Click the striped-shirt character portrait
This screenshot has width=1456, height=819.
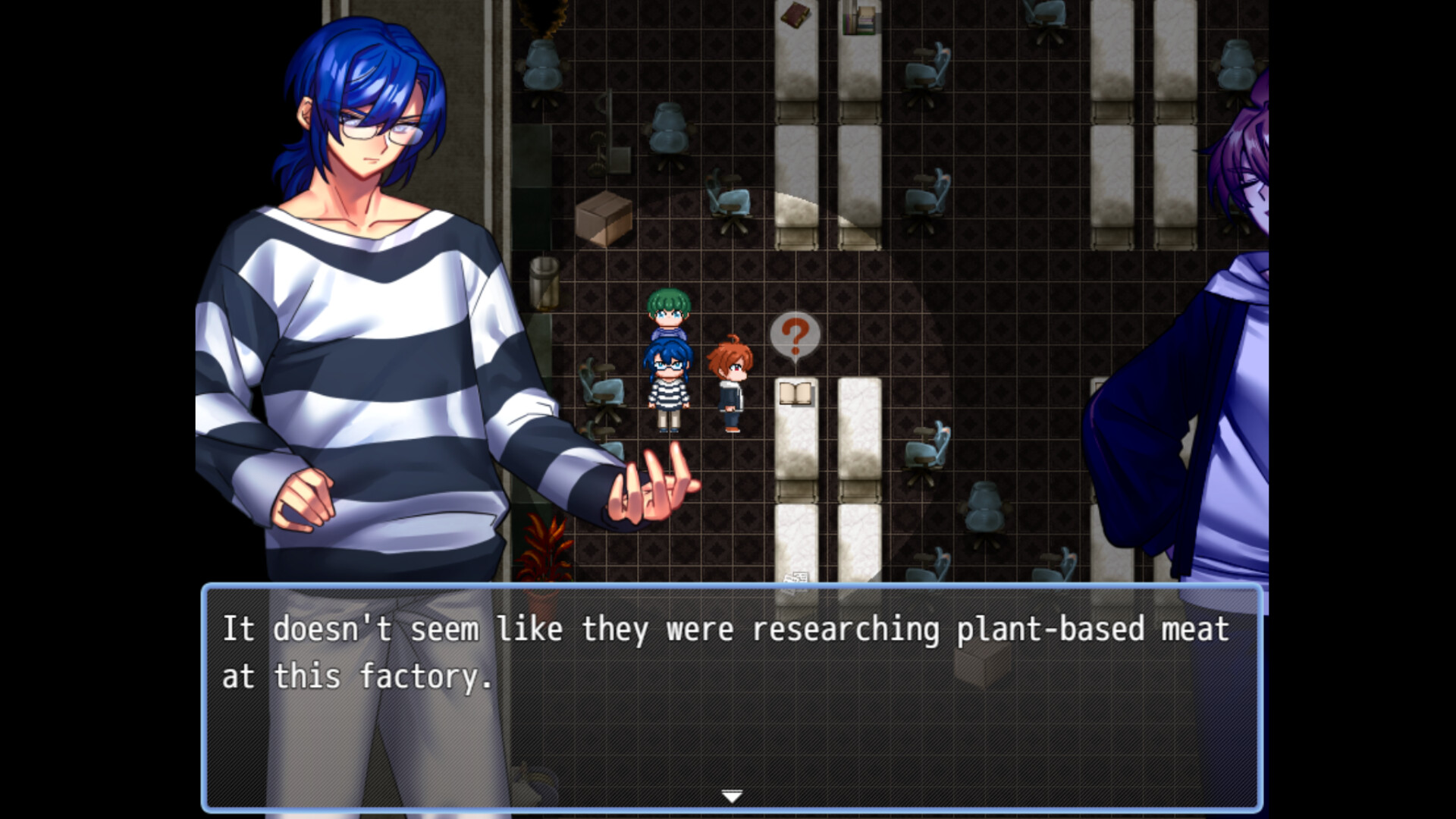click(x=356, y=303)
